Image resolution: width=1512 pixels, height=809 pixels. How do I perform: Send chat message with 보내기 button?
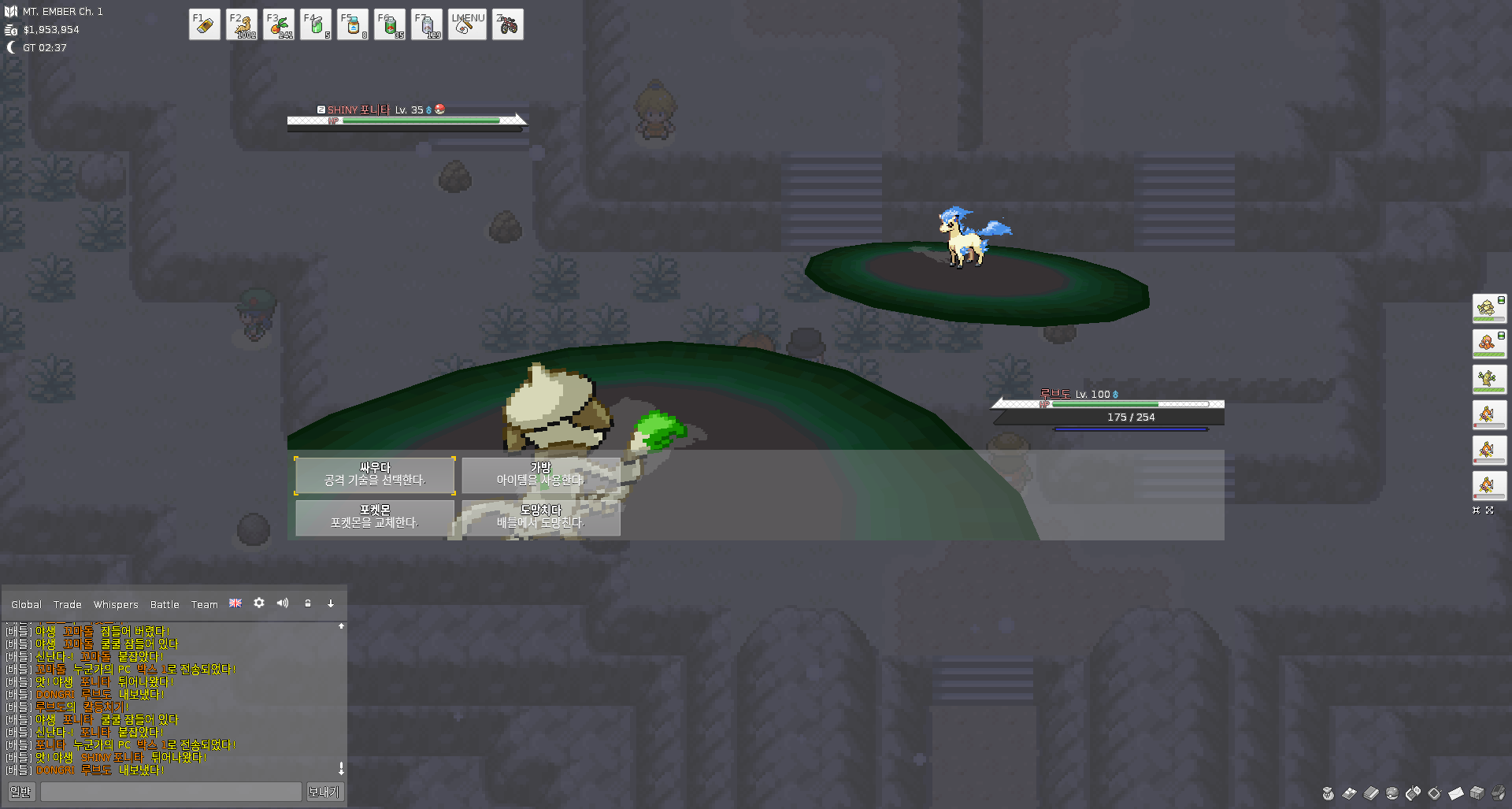[x=324, y=792]
